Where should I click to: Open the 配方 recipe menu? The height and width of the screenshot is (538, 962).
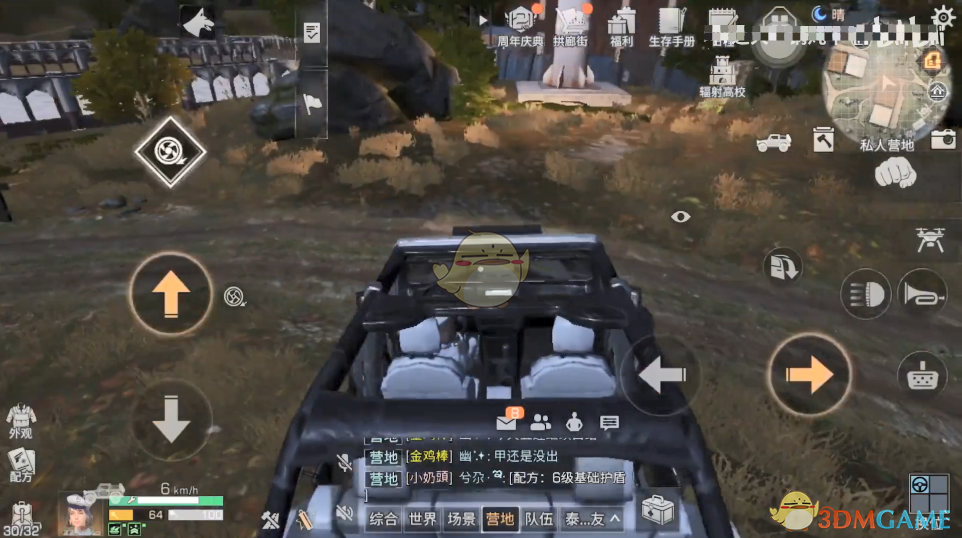(x=20, y=465)
